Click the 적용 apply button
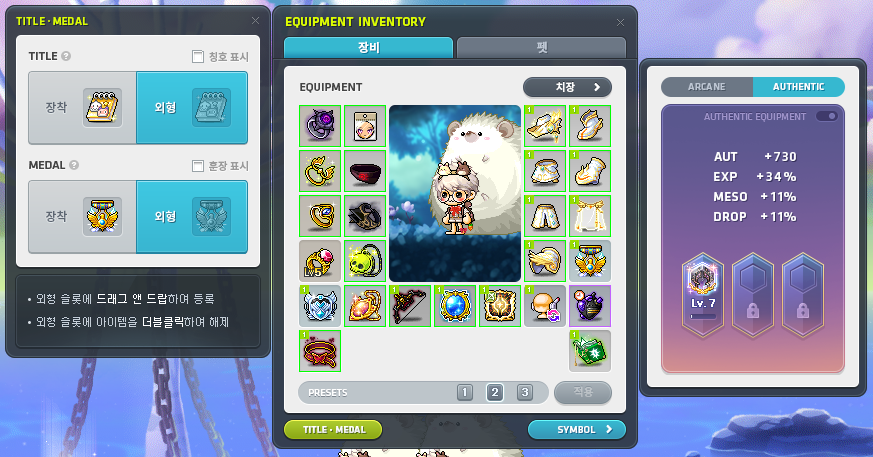873x457 pixels. point(582,392)
